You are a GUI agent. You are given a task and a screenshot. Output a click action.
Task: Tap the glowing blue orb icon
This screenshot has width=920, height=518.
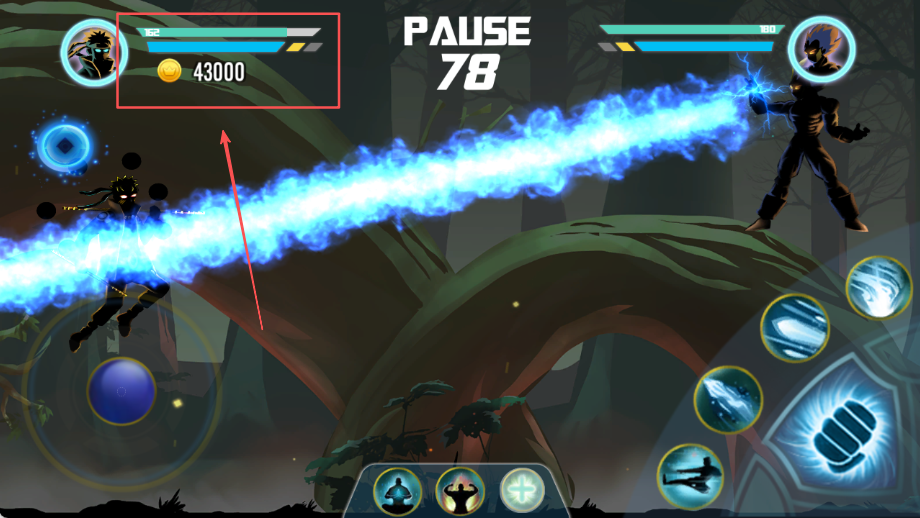pyautogui.click(x=64, y=147)
